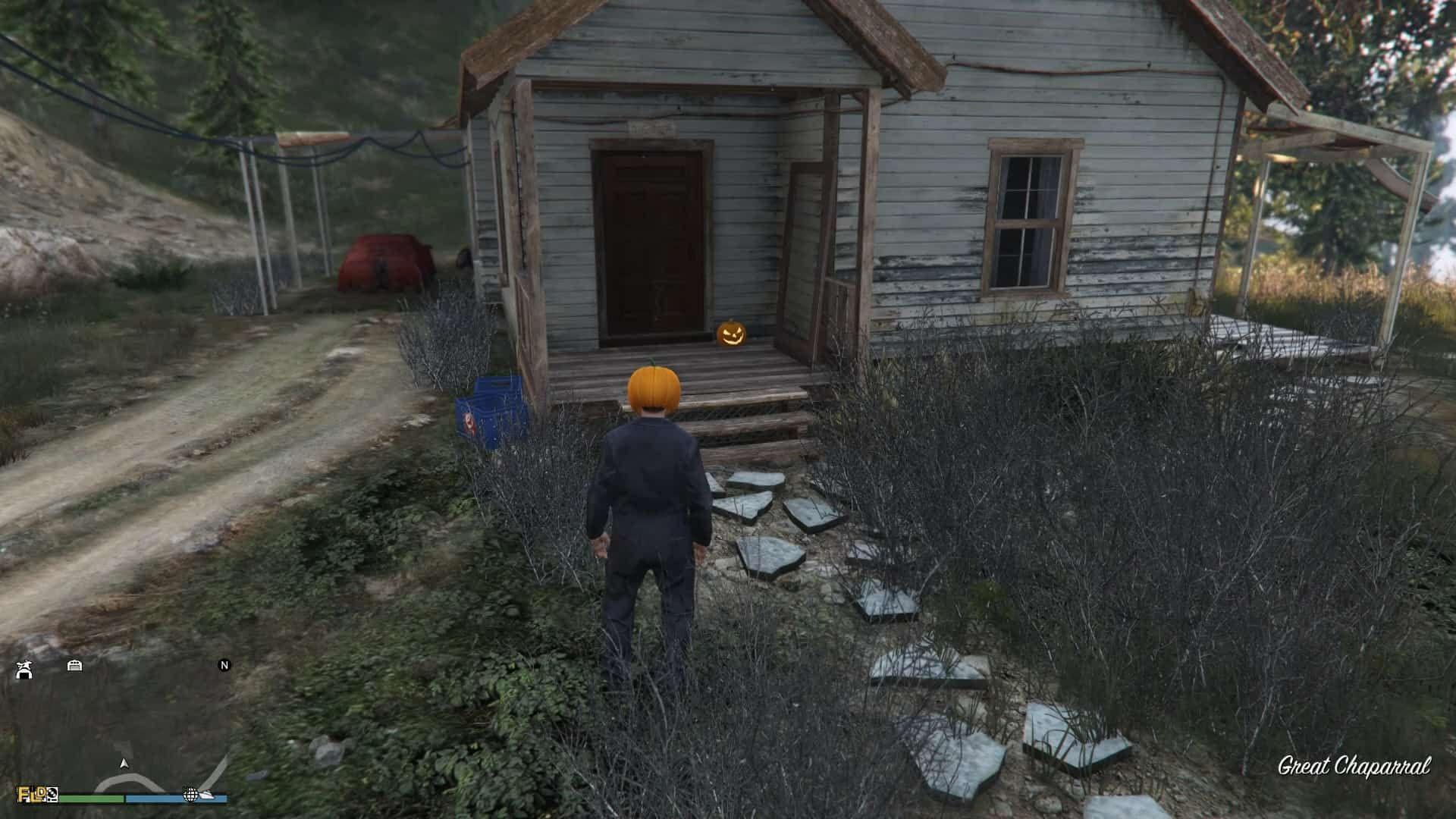1456x819 pixels.
Task: Click the player arrow marker on the minimap
Action: (124, 763)
